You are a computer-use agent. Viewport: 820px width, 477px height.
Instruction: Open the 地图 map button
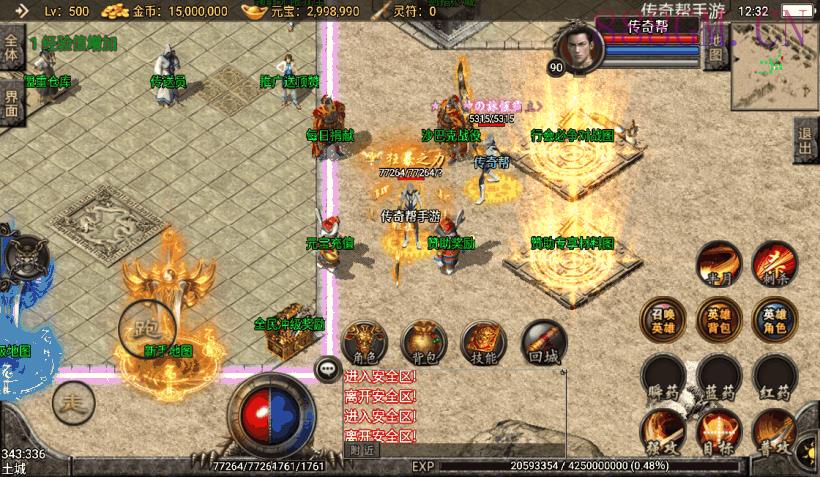[715, 54]
